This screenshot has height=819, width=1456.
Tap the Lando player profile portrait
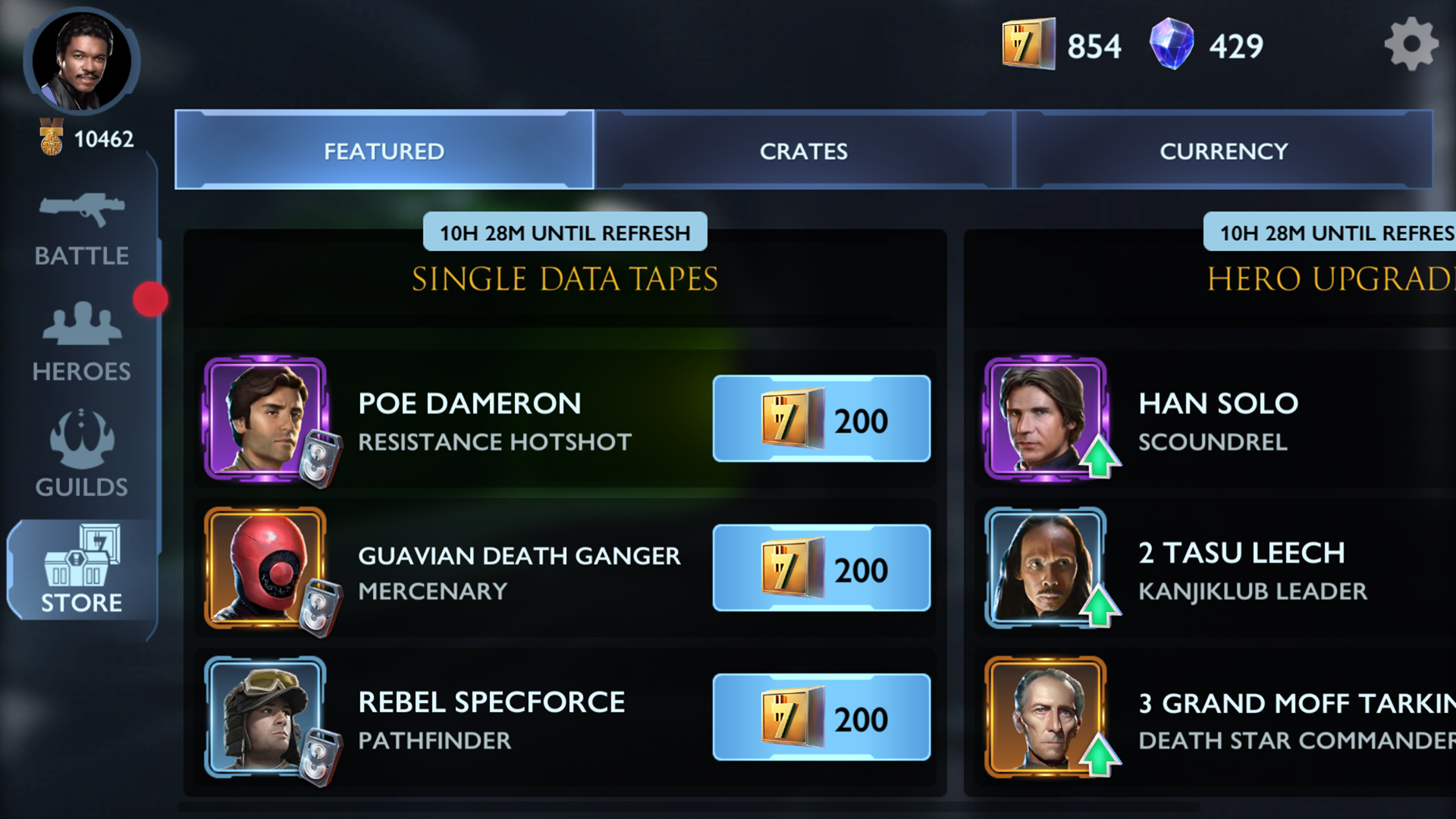[81, 61]
